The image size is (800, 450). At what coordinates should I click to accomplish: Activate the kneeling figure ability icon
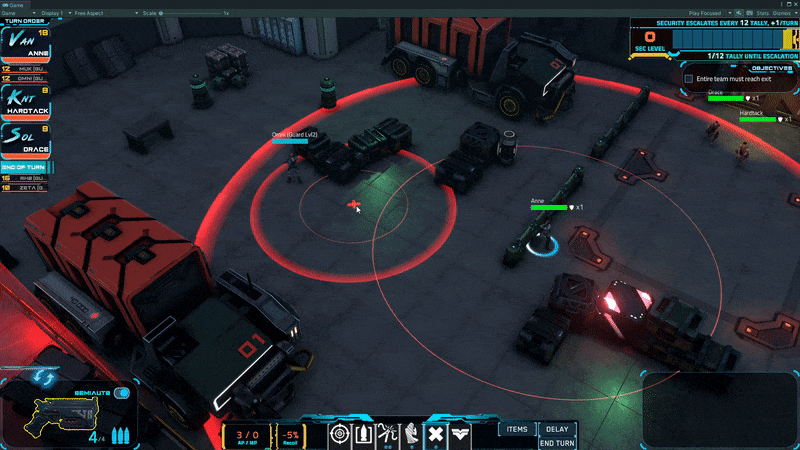pos(412,434)
